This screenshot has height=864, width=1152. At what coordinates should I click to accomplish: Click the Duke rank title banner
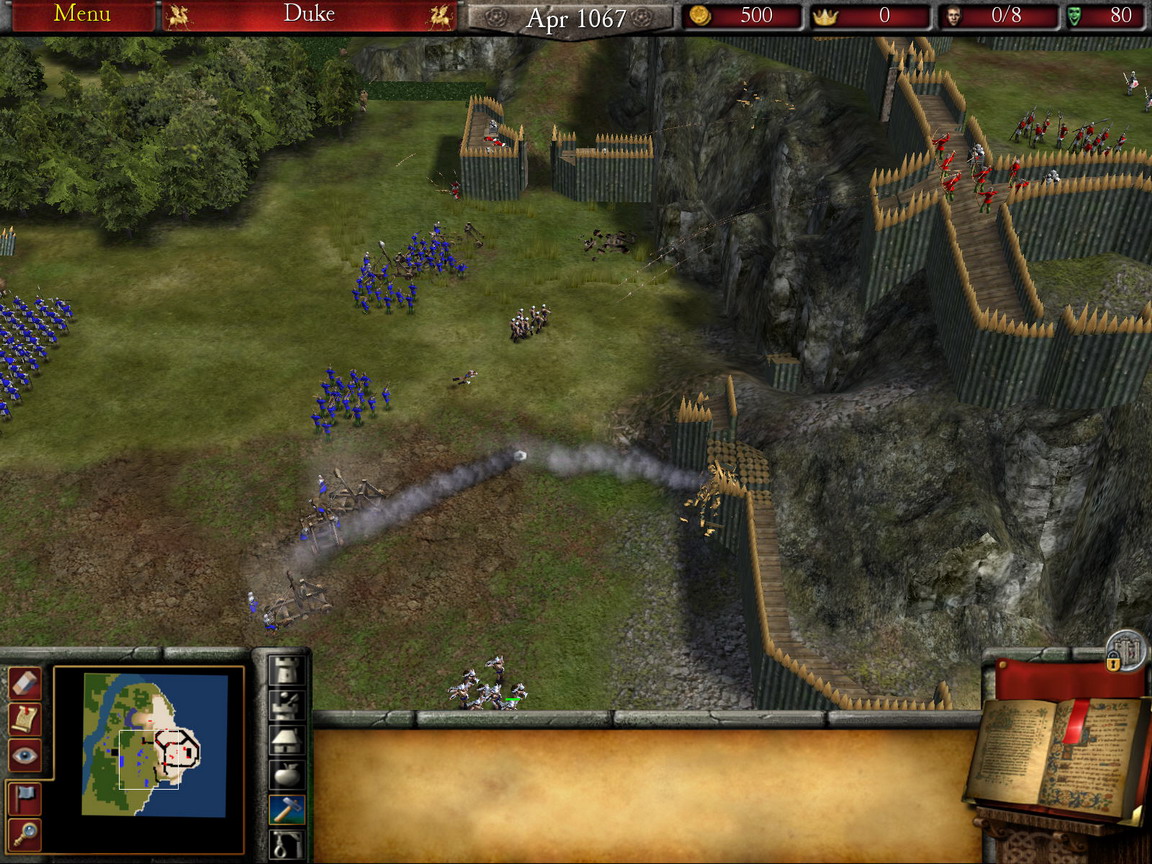pyautogui.click(x=309, y=15)
